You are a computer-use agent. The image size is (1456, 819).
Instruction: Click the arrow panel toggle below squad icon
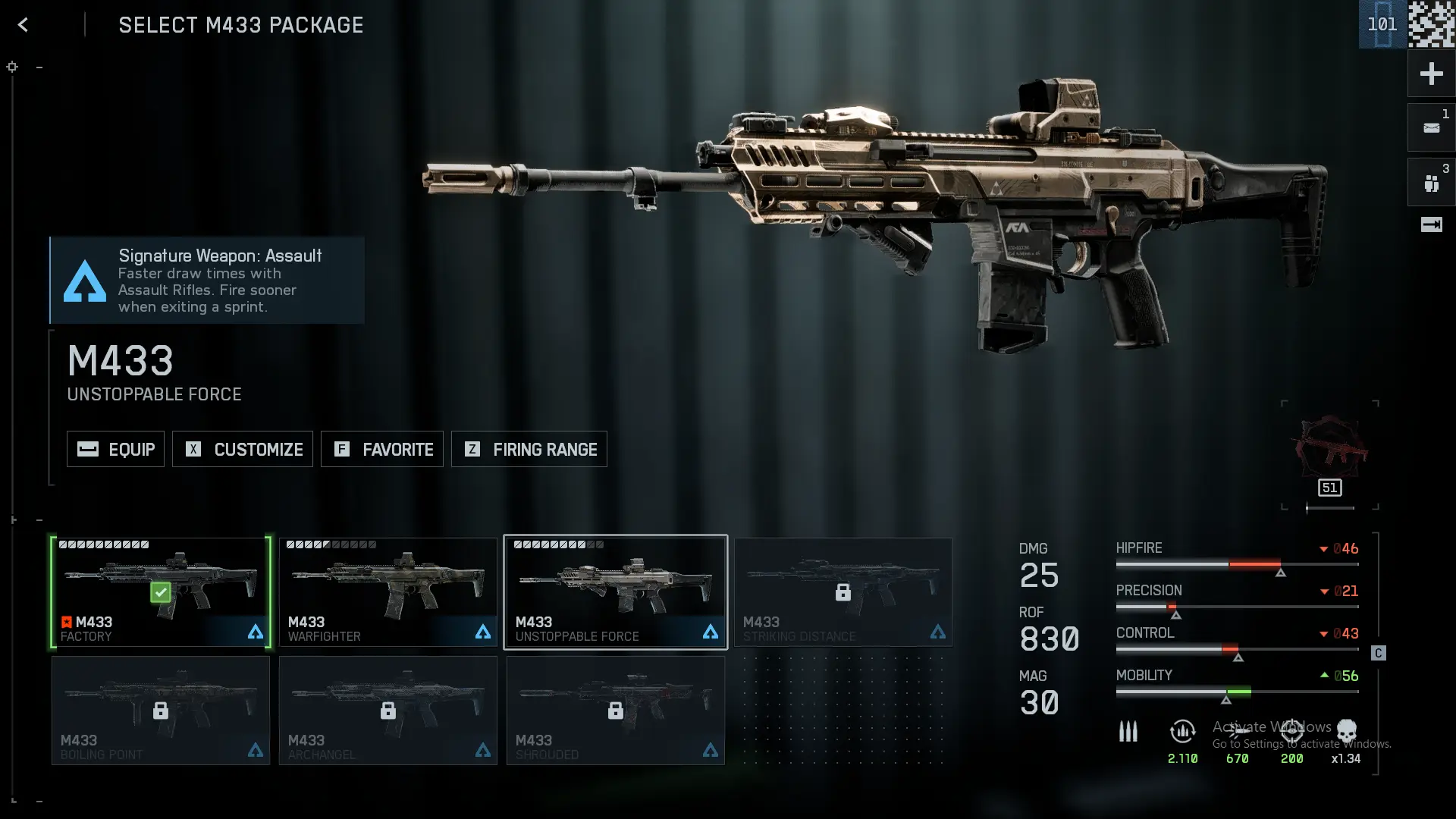coord(1431,224)
